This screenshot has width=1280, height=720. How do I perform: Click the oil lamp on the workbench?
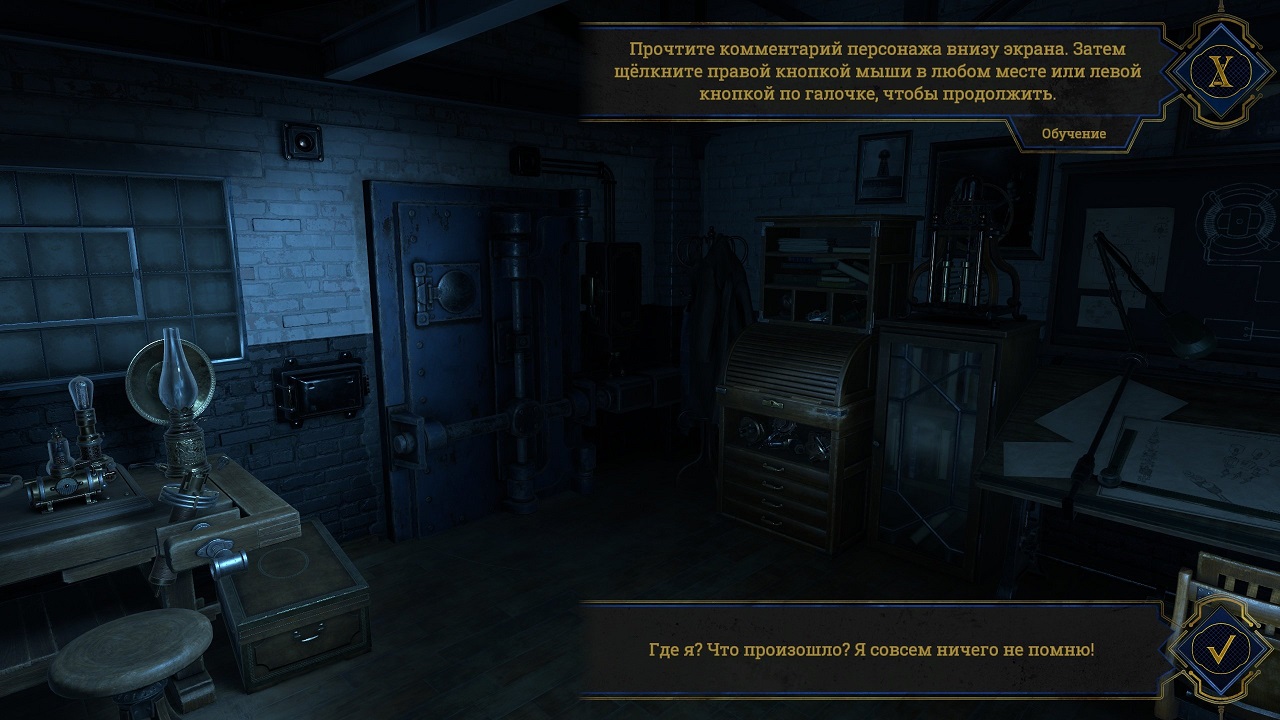point(183,420)
